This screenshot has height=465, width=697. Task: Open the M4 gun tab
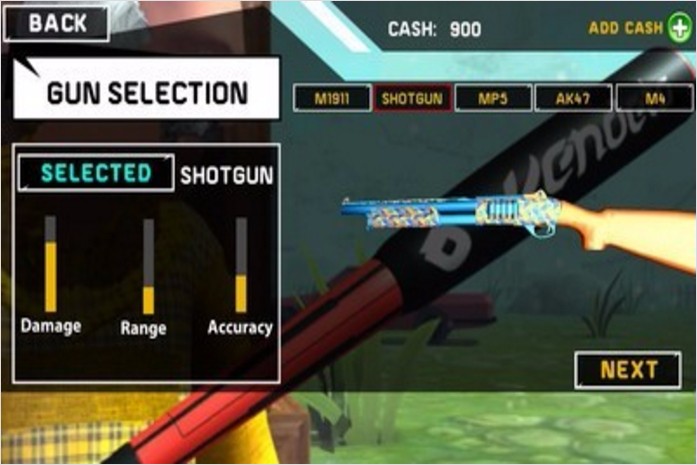click(x=655, y=98)
